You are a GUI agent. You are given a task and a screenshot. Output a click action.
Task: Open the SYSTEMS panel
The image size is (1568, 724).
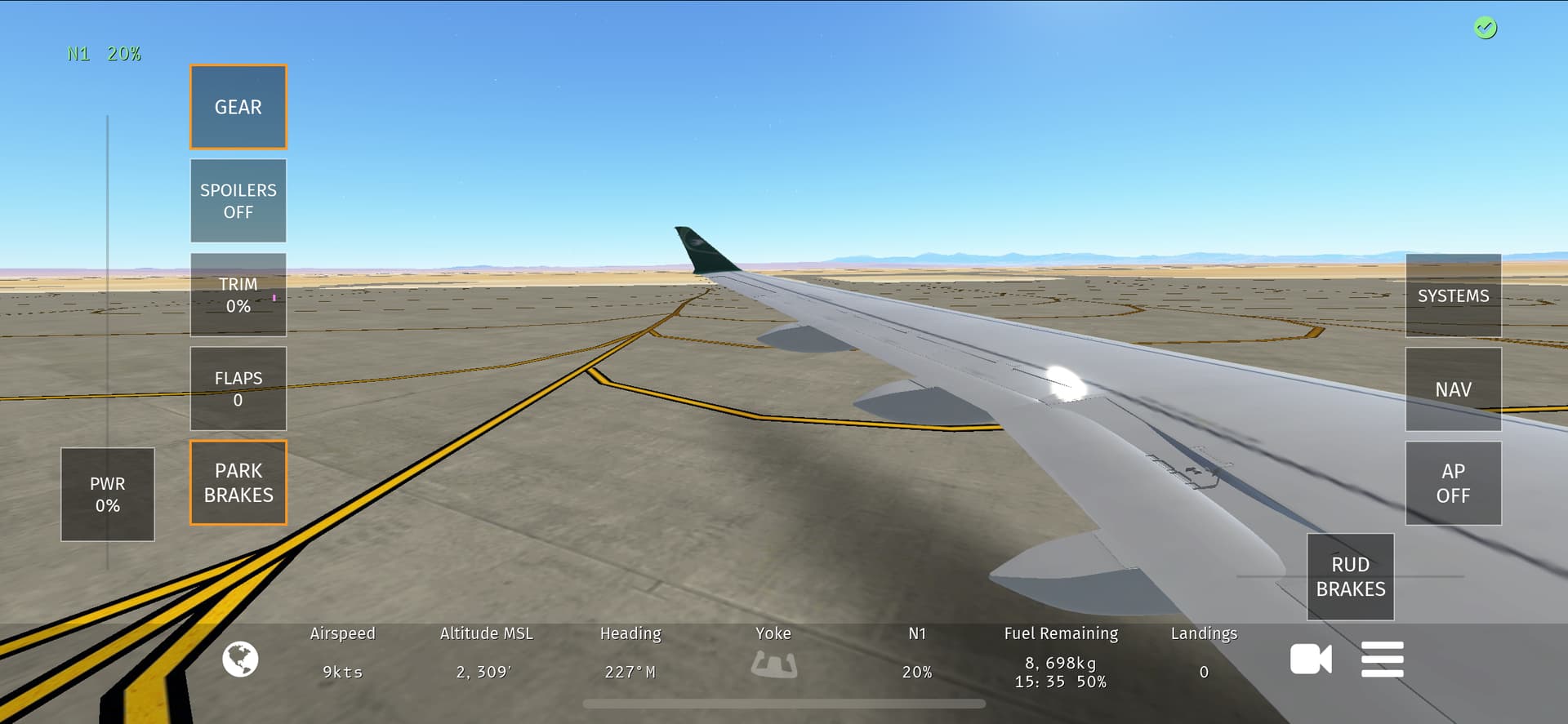(x=1453, y=295)
